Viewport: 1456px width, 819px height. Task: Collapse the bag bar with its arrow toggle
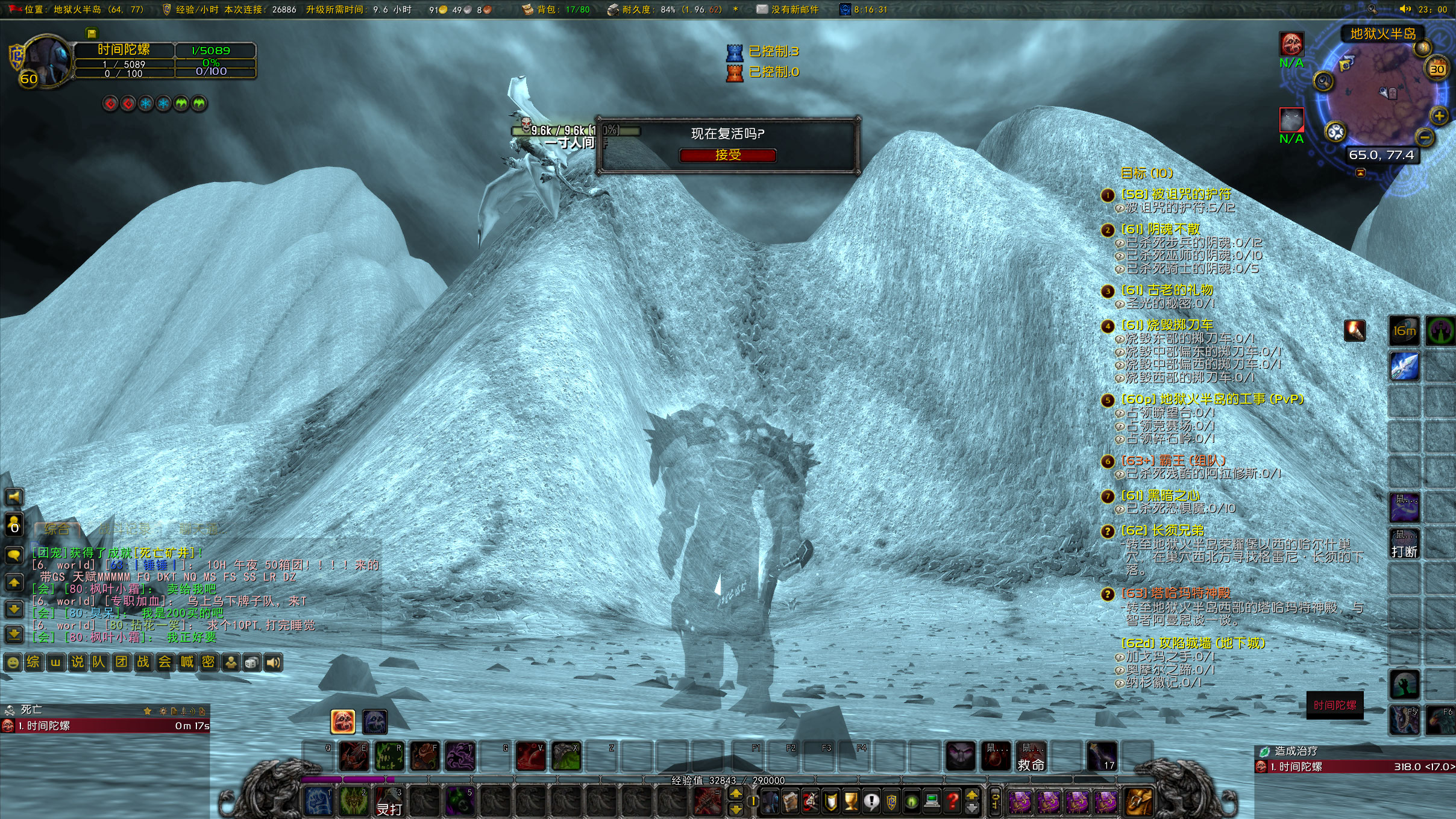click(x=972, y=803)
